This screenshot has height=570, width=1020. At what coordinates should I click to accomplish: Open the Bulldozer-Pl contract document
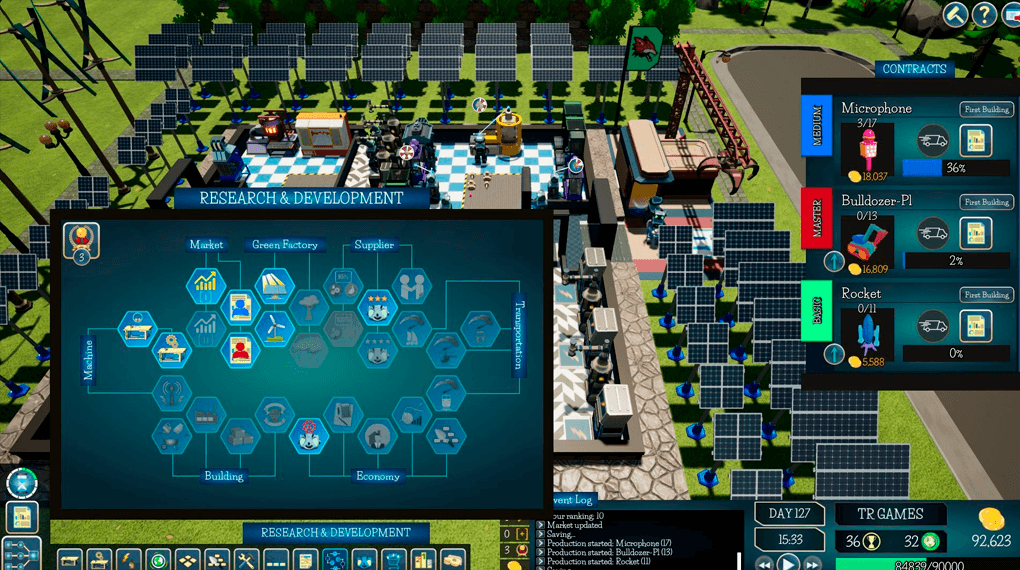click(976, 233)
